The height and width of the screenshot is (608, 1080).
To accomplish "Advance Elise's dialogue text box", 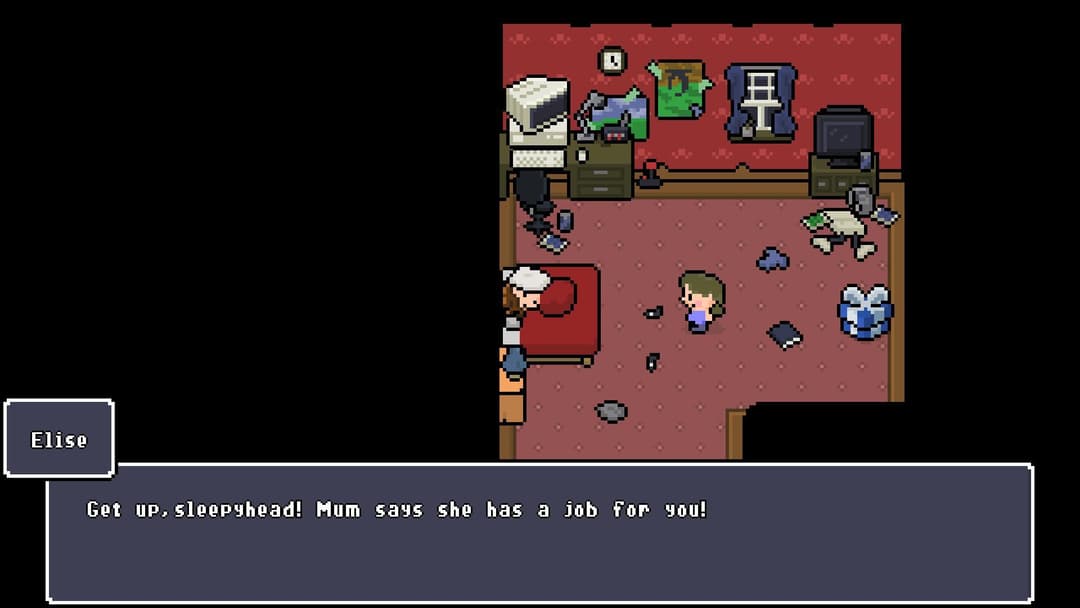I will [x=540, y=533].
